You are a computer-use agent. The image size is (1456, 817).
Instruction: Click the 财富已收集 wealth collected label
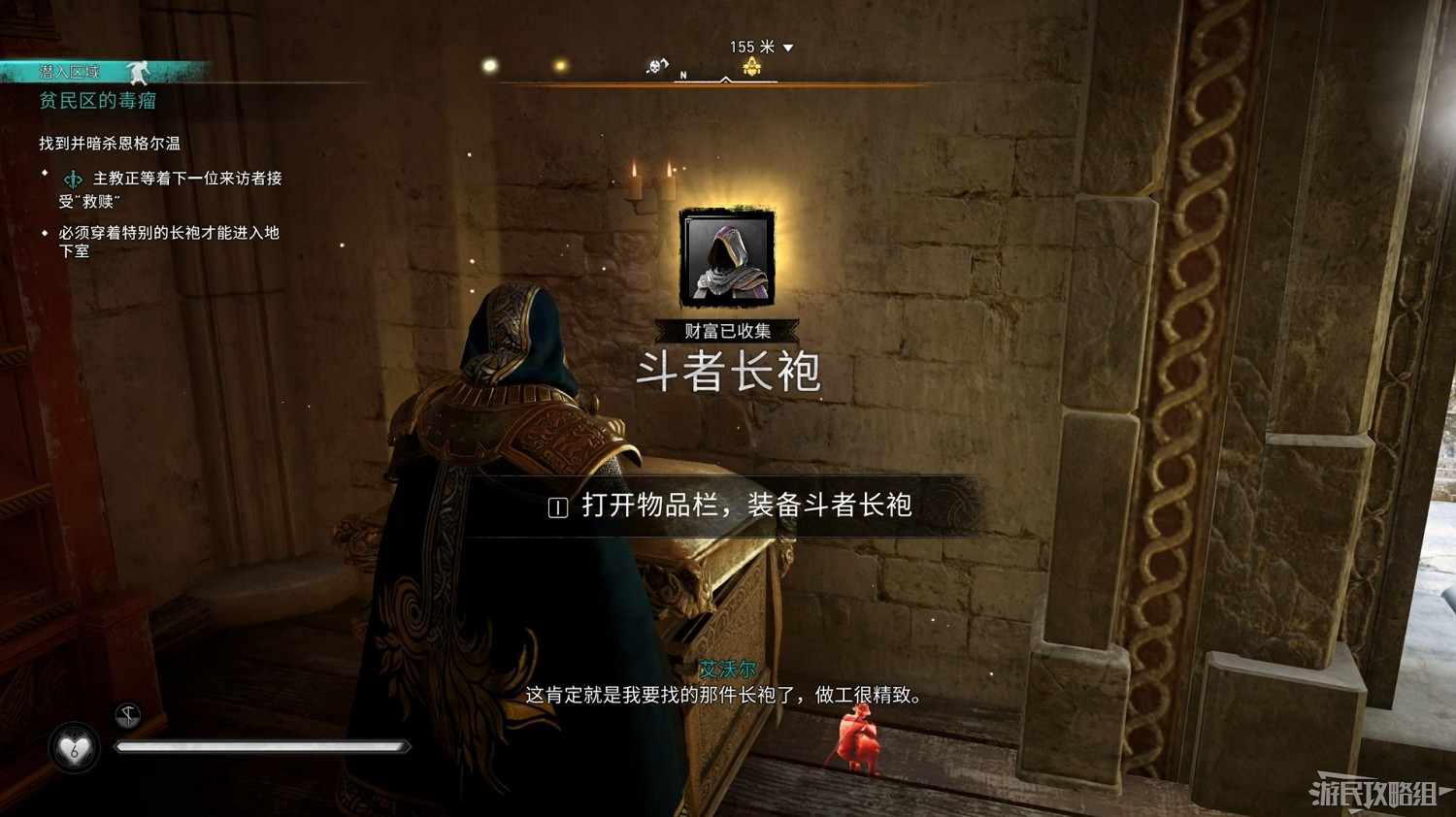[x=726, y=328]
